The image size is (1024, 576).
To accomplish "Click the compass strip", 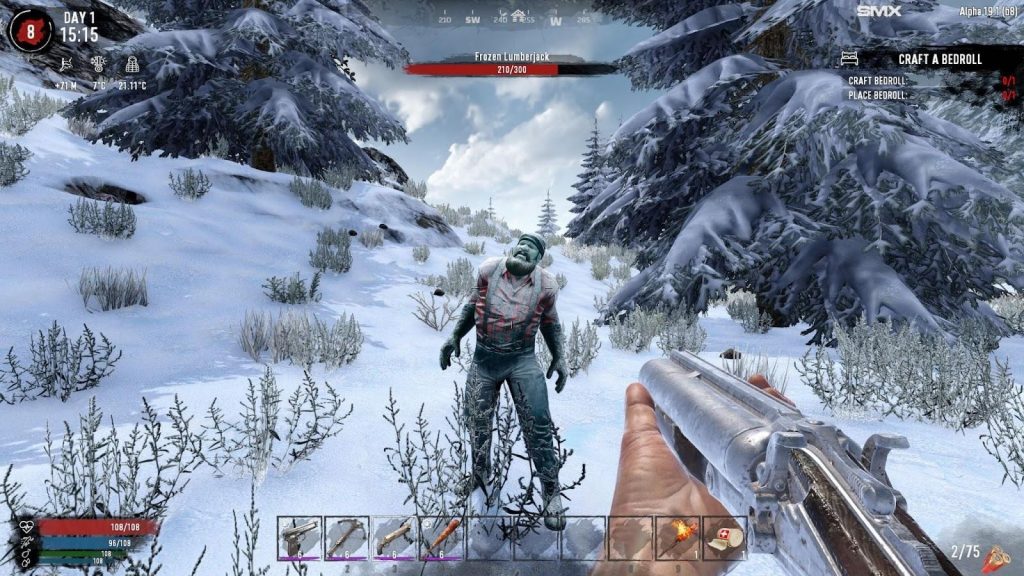I will [x=512, y=17].
